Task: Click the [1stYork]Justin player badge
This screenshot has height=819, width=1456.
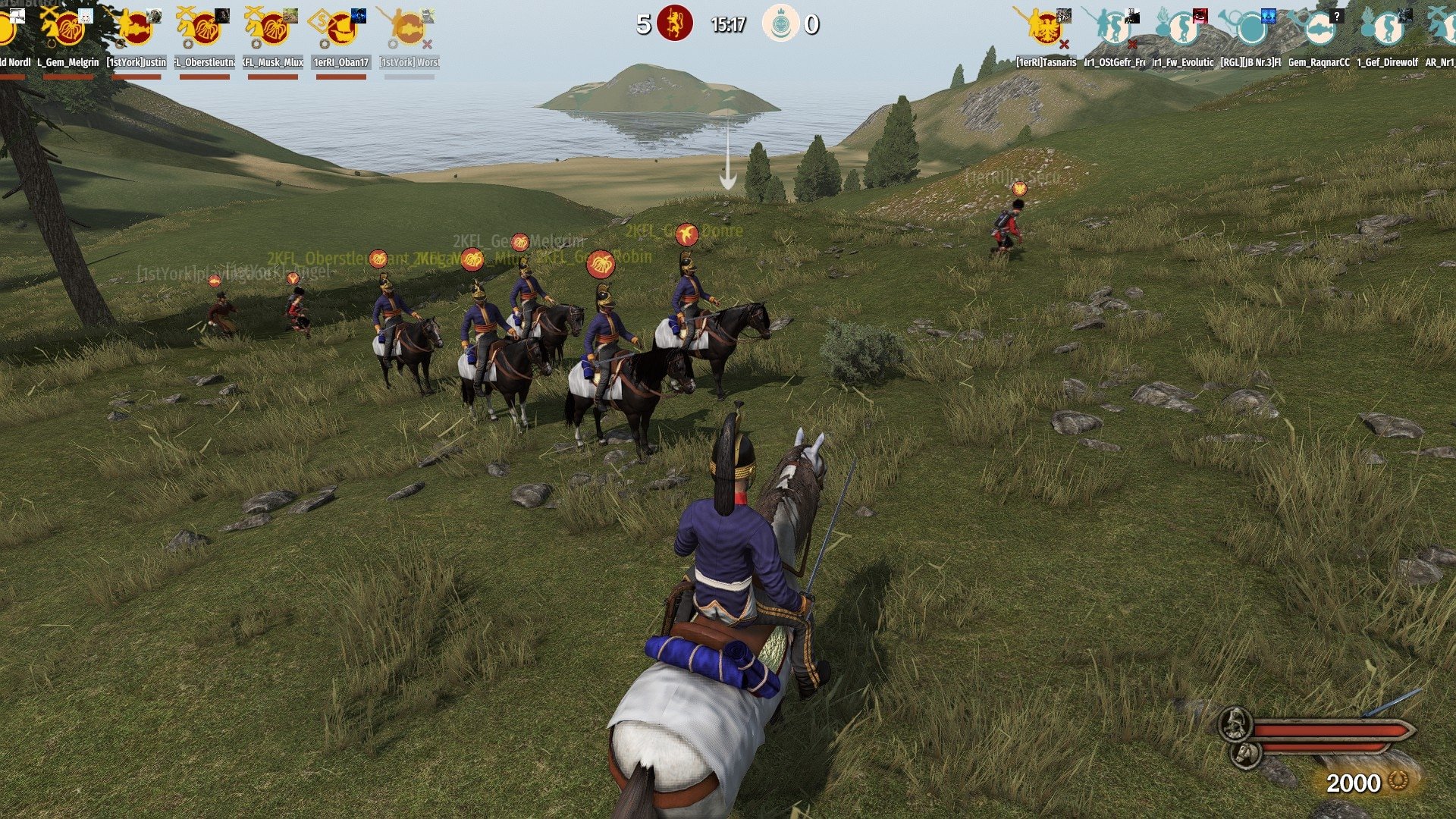Action: point(136,29)
